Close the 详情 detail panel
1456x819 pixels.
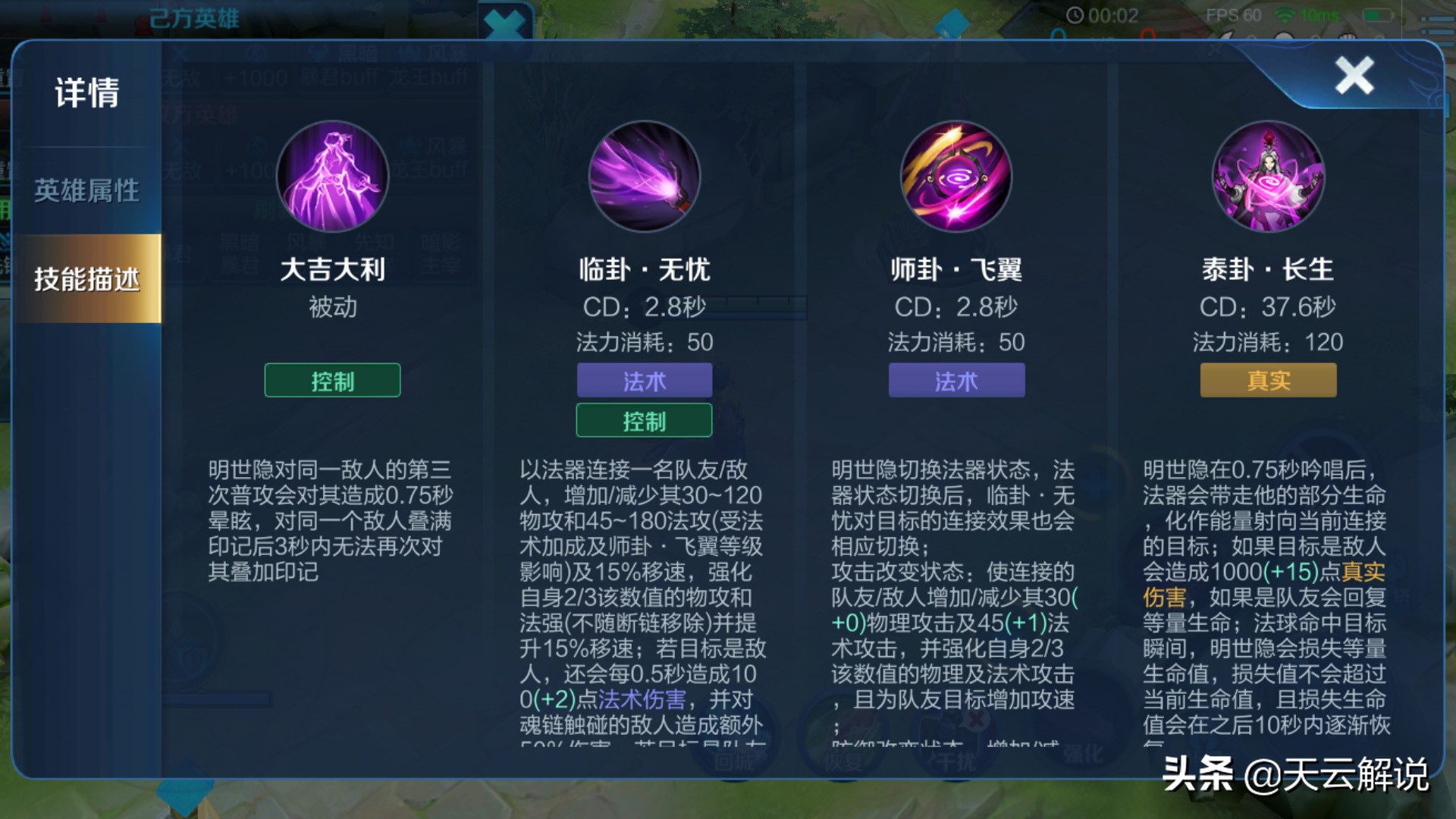tap(1354, 74)
